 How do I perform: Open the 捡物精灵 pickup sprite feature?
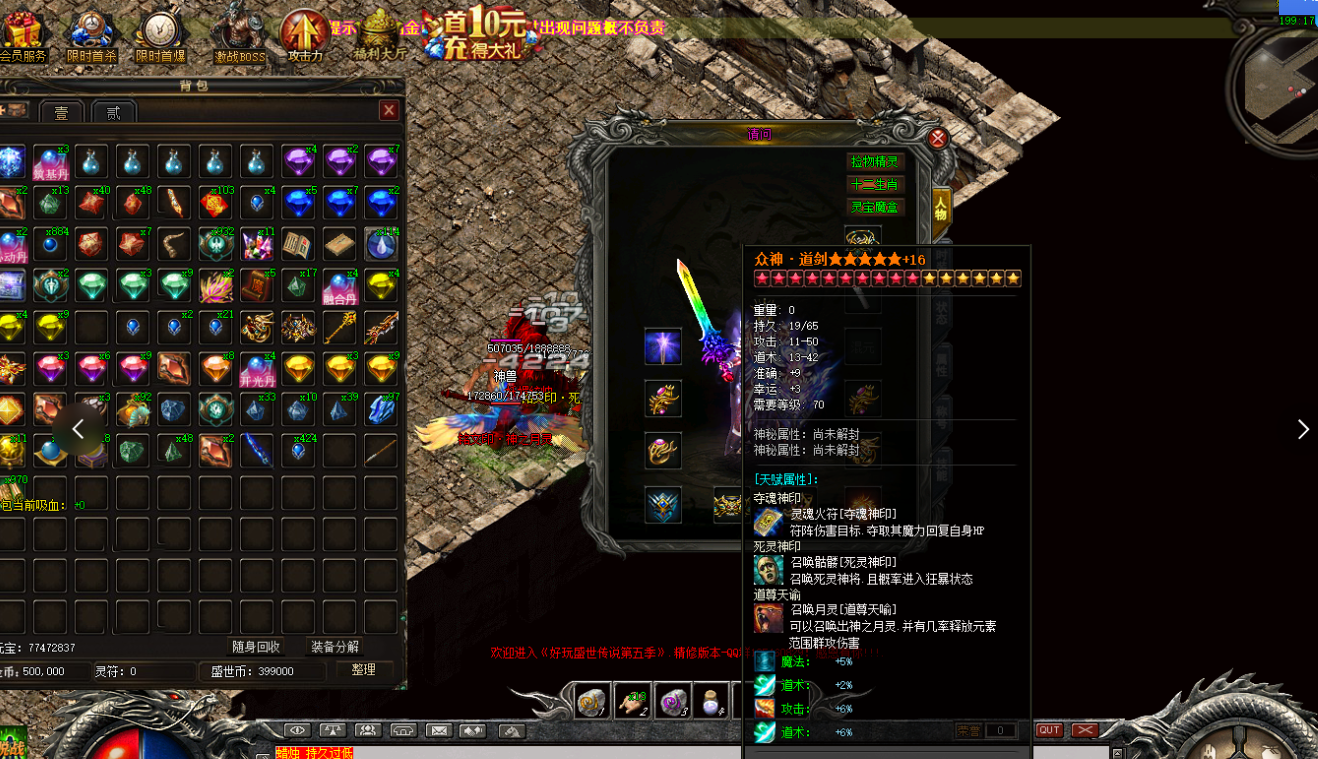click(875, 161)
